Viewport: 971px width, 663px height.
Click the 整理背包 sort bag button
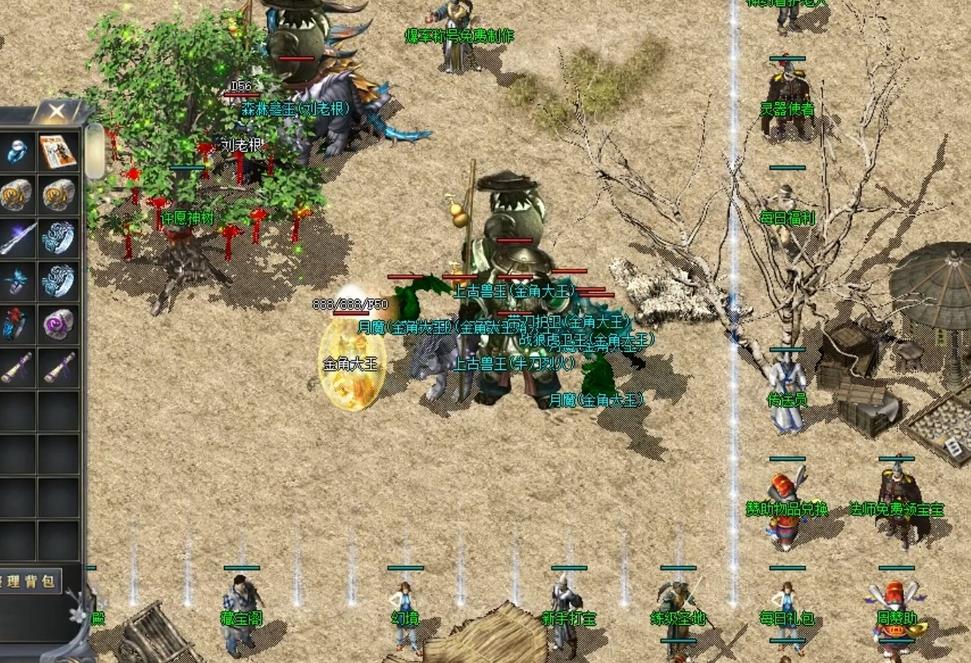30,580
